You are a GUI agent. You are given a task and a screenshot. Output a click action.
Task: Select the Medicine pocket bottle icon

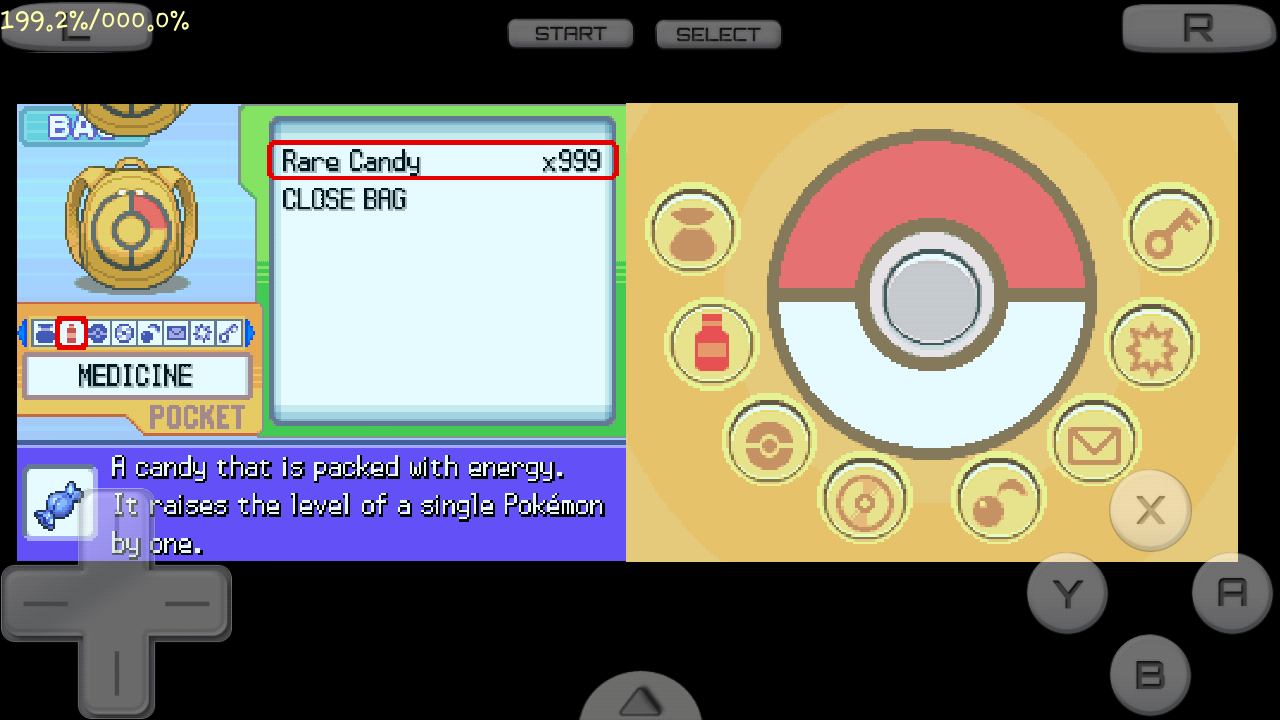pyautogui.click(x=72, y=333)
